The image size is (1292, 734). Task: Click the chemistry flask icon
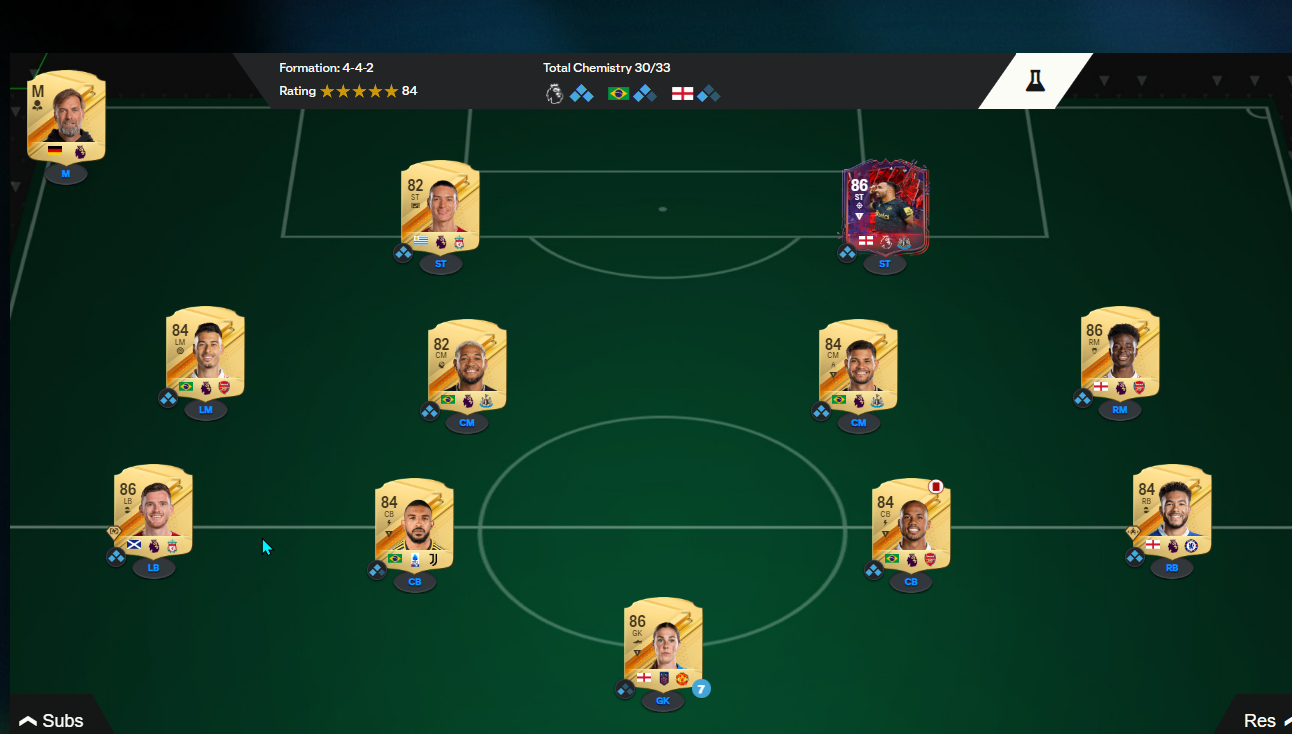(x=1035, y=81)
